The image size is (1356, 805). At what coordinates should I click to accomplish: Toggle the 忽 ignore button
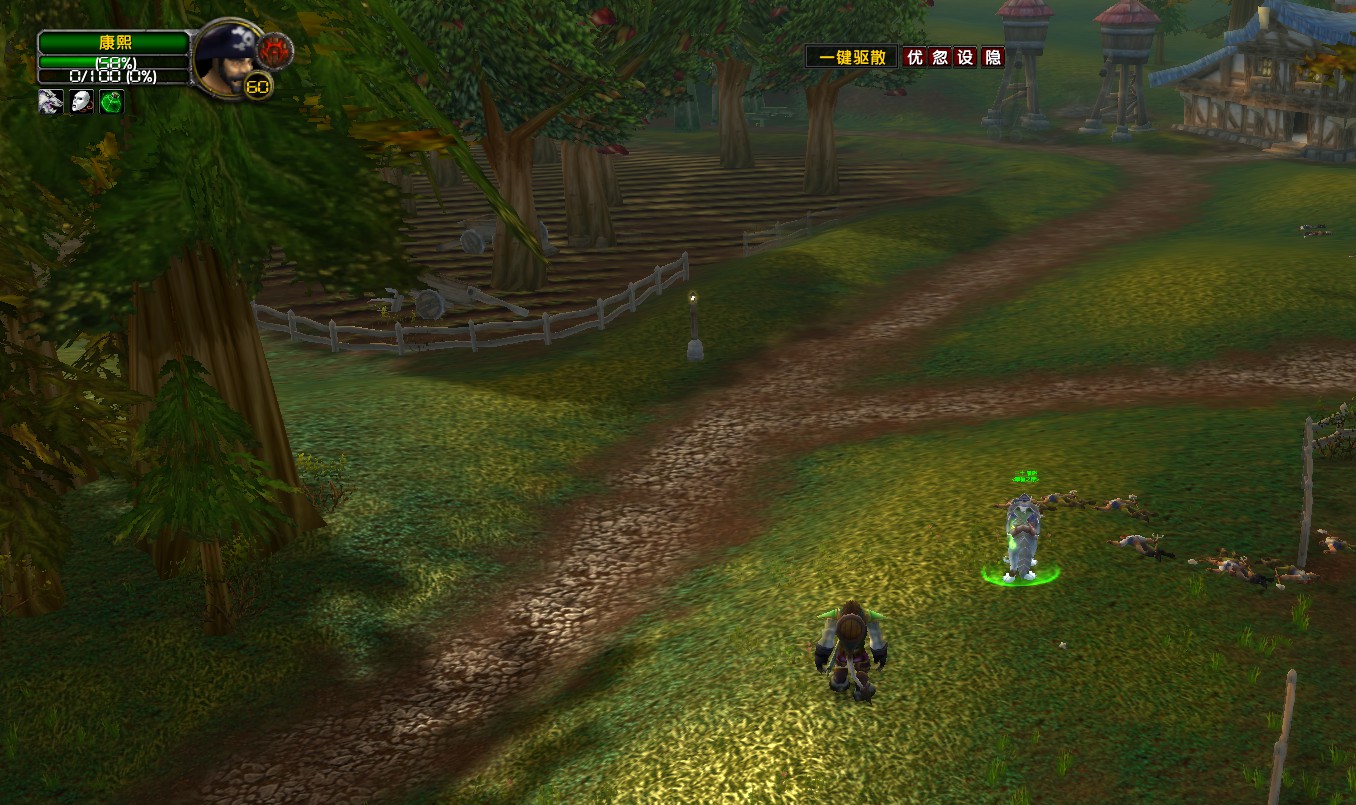940,57
